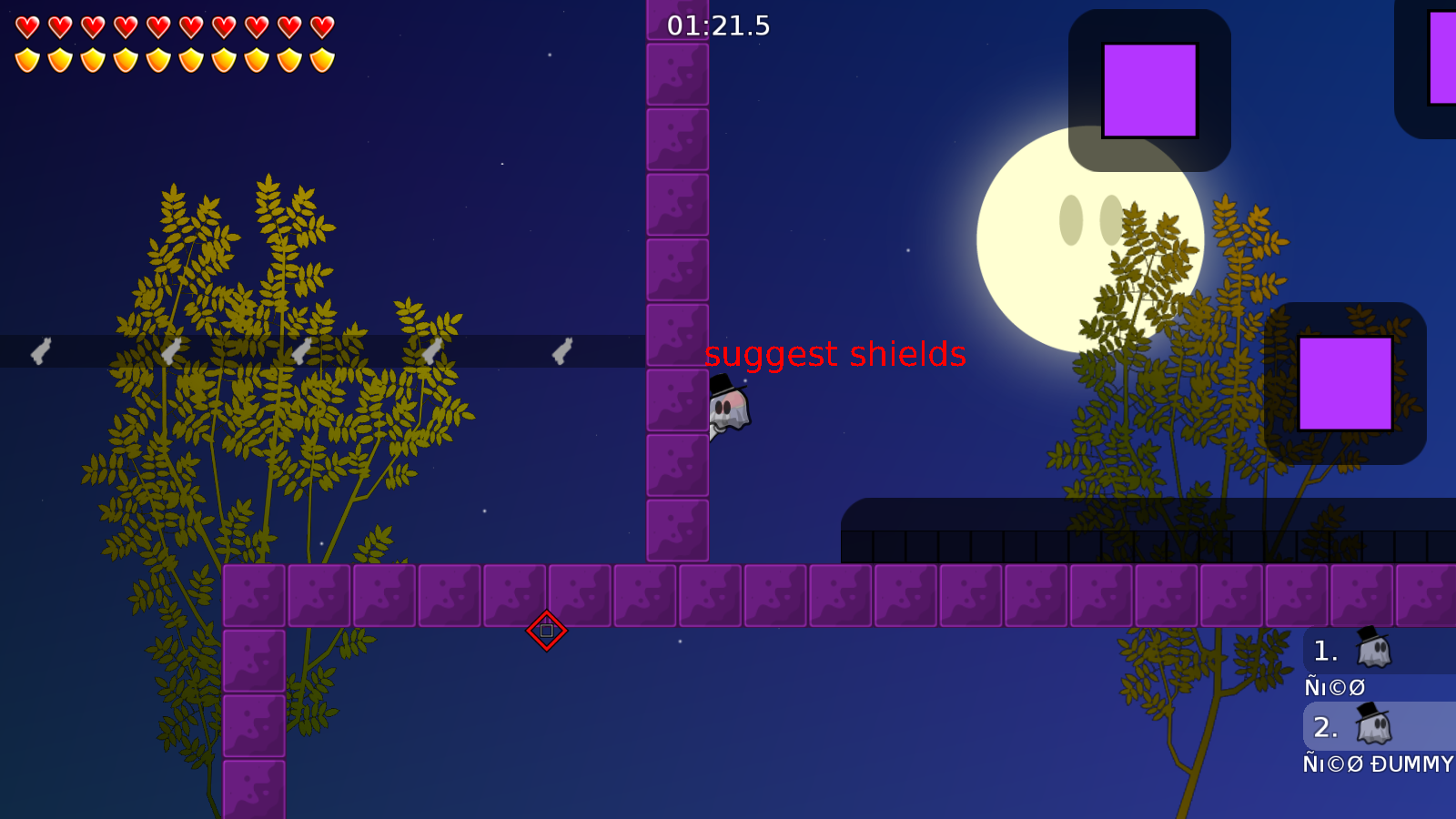This screenshot has height=819, width=1456.
Task: Click the red diamond checkpoint marker
Action: (x=547, y=630)
